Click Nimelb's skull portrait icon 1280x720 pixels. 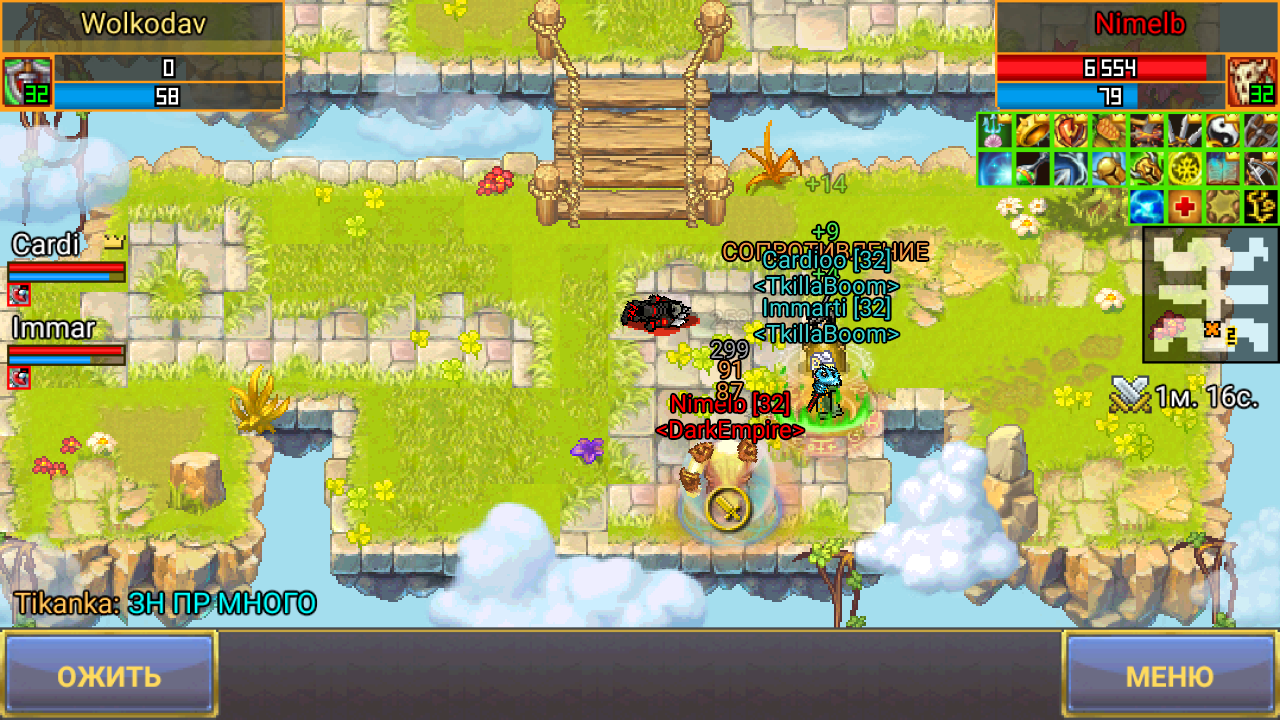pyautogui.click(x=1251, y=82)
